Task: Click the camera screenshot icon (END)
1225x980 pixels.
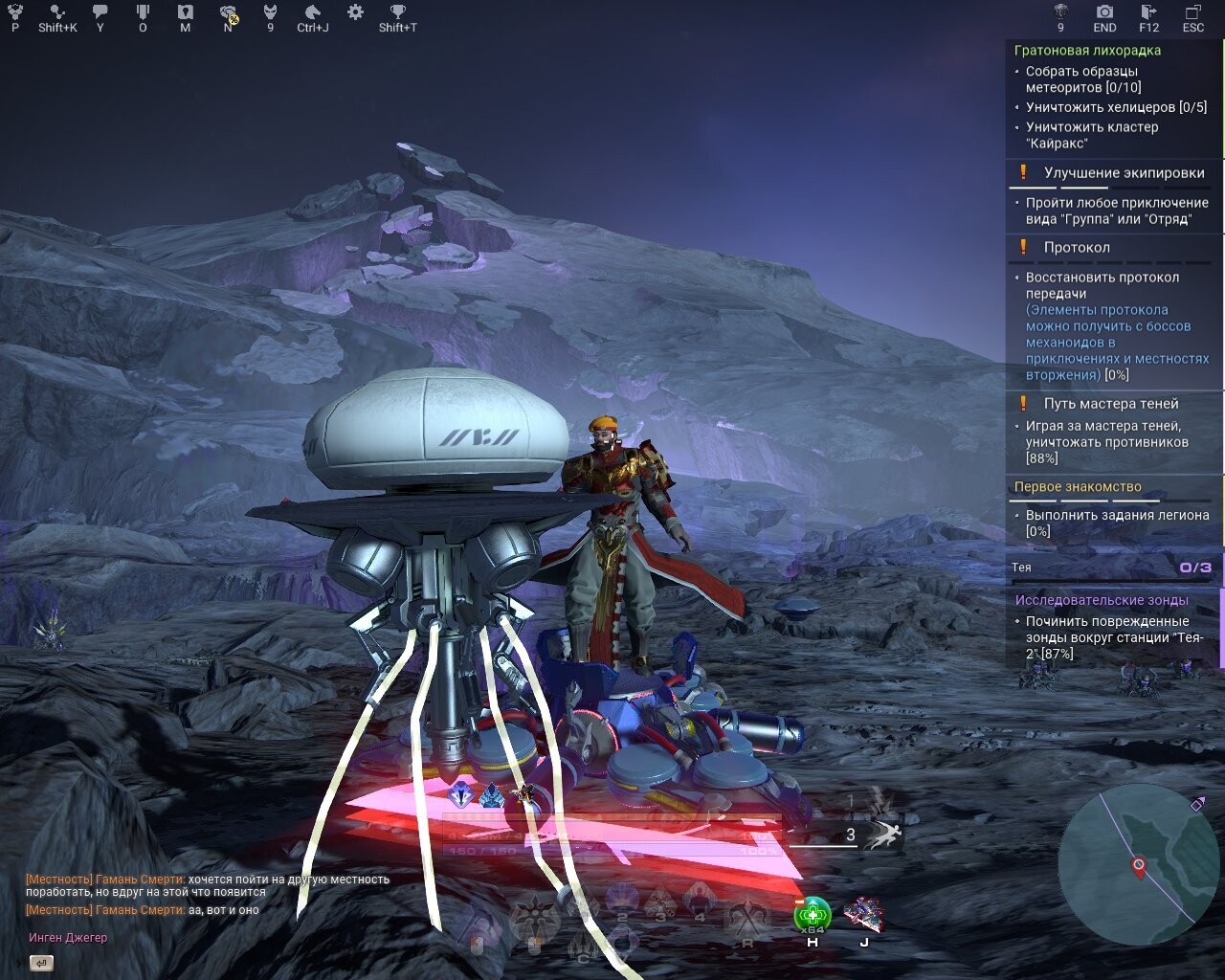Action: [x=1103, y=13]
